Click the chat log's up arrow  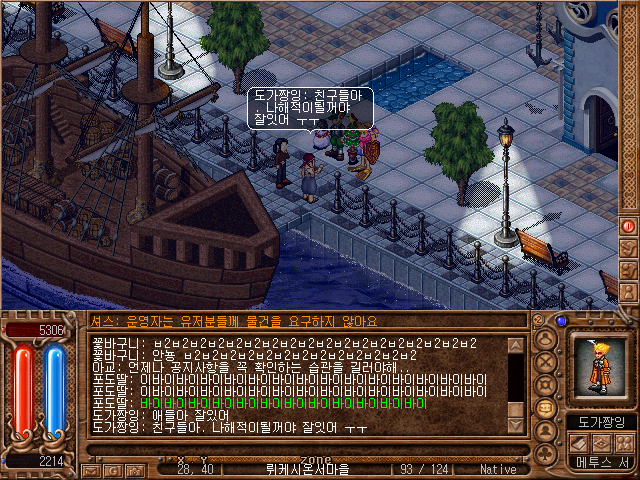coord(516,345)
